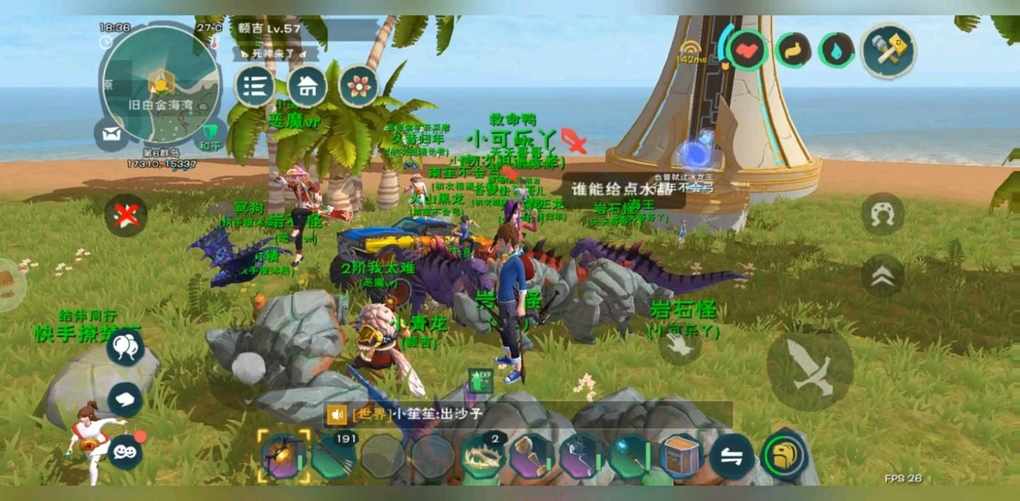Open the chat speech bubble
The width and height of the screenshot is (1020, 501).
[x=125, y=399]
